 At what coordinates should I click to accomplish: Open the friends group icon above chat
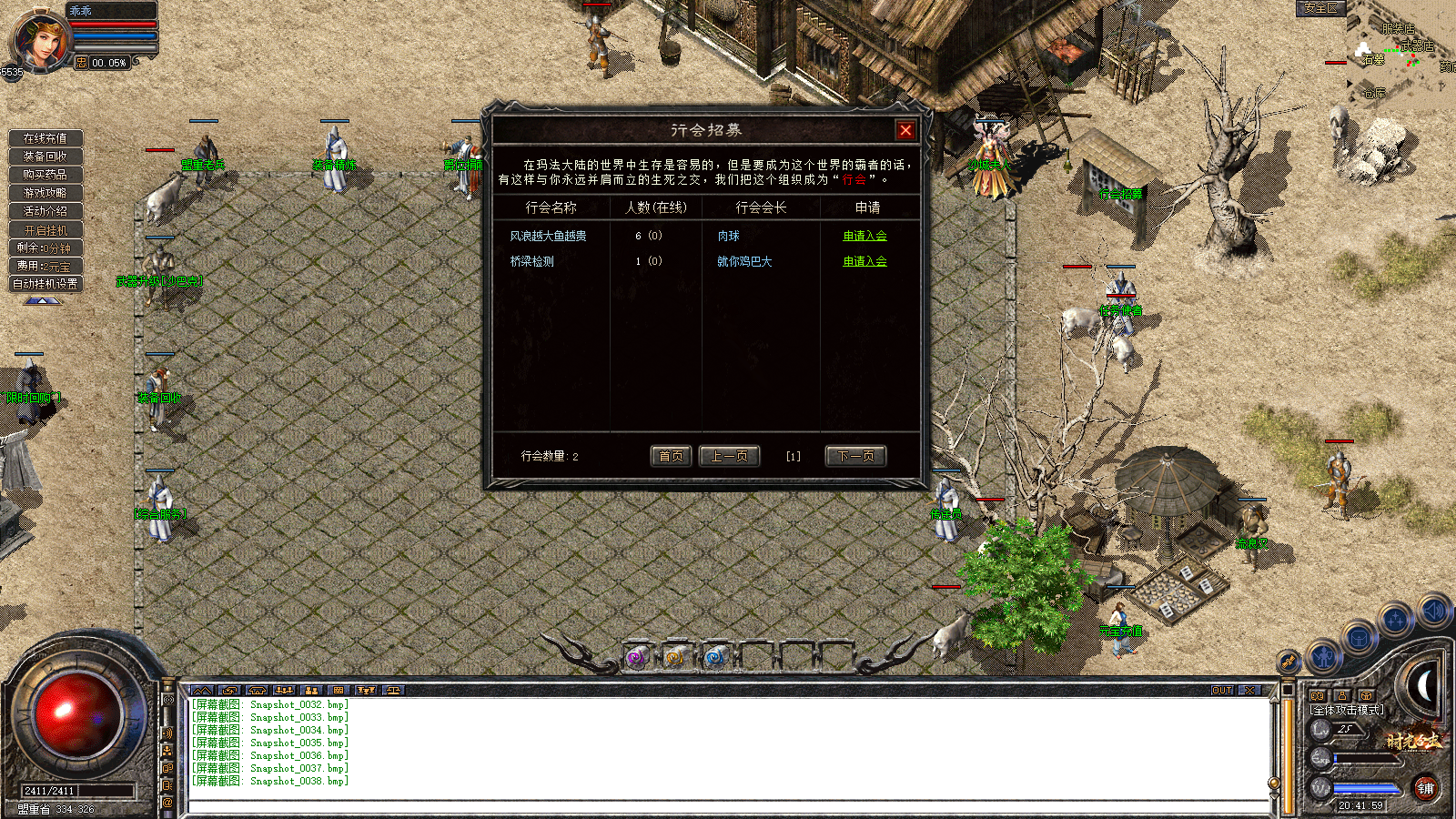(x=284, y=691)
